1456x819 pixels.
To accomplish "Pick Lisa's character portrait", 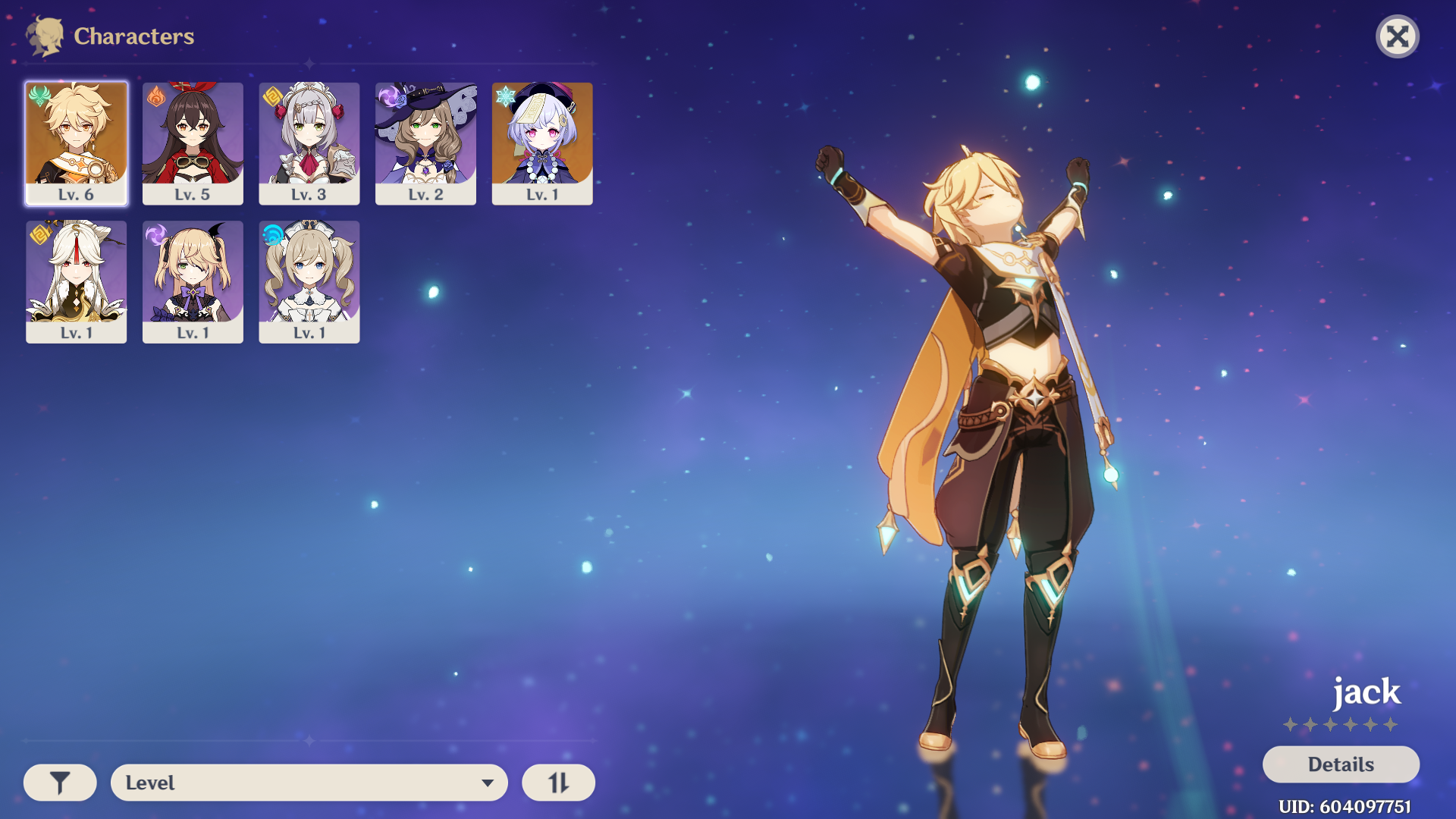I will coord(425,143).
